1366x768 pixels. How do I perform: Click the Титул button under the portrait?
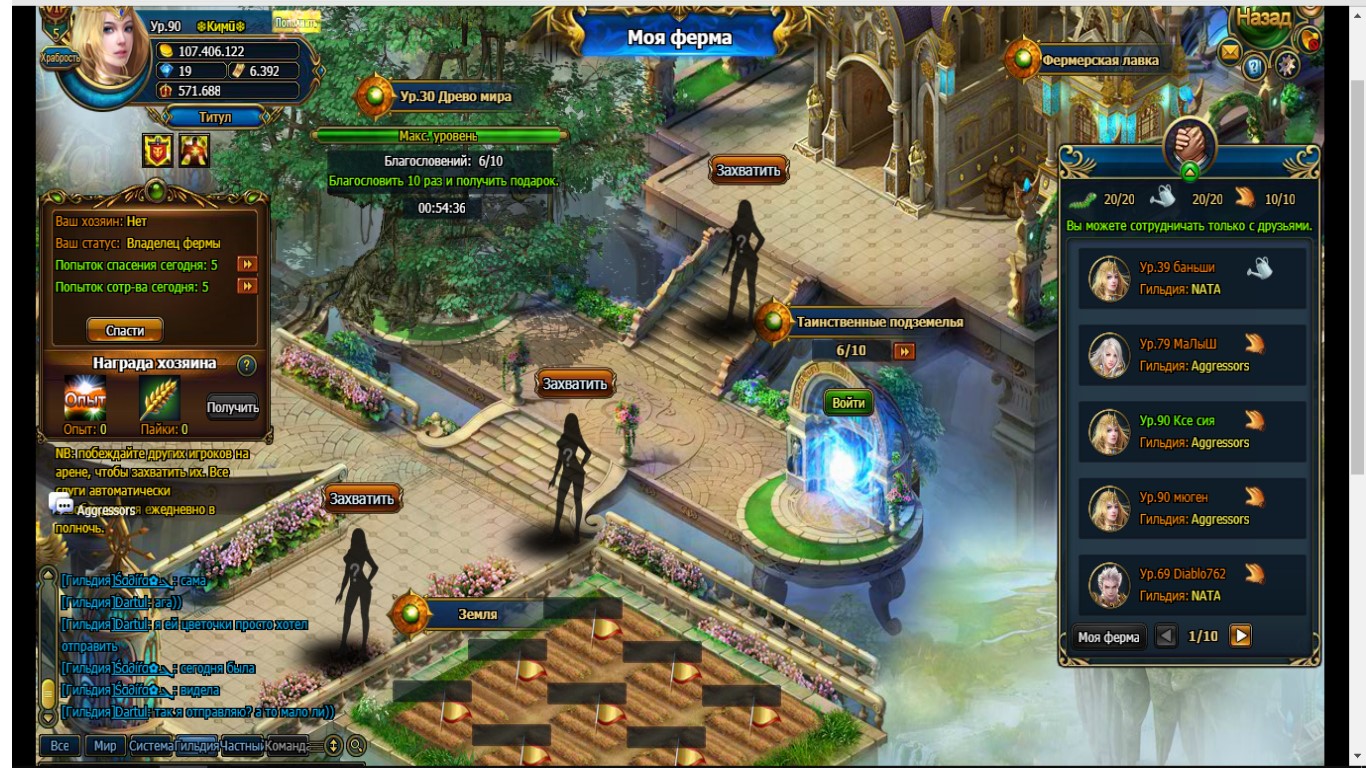(x=215, y=117)
